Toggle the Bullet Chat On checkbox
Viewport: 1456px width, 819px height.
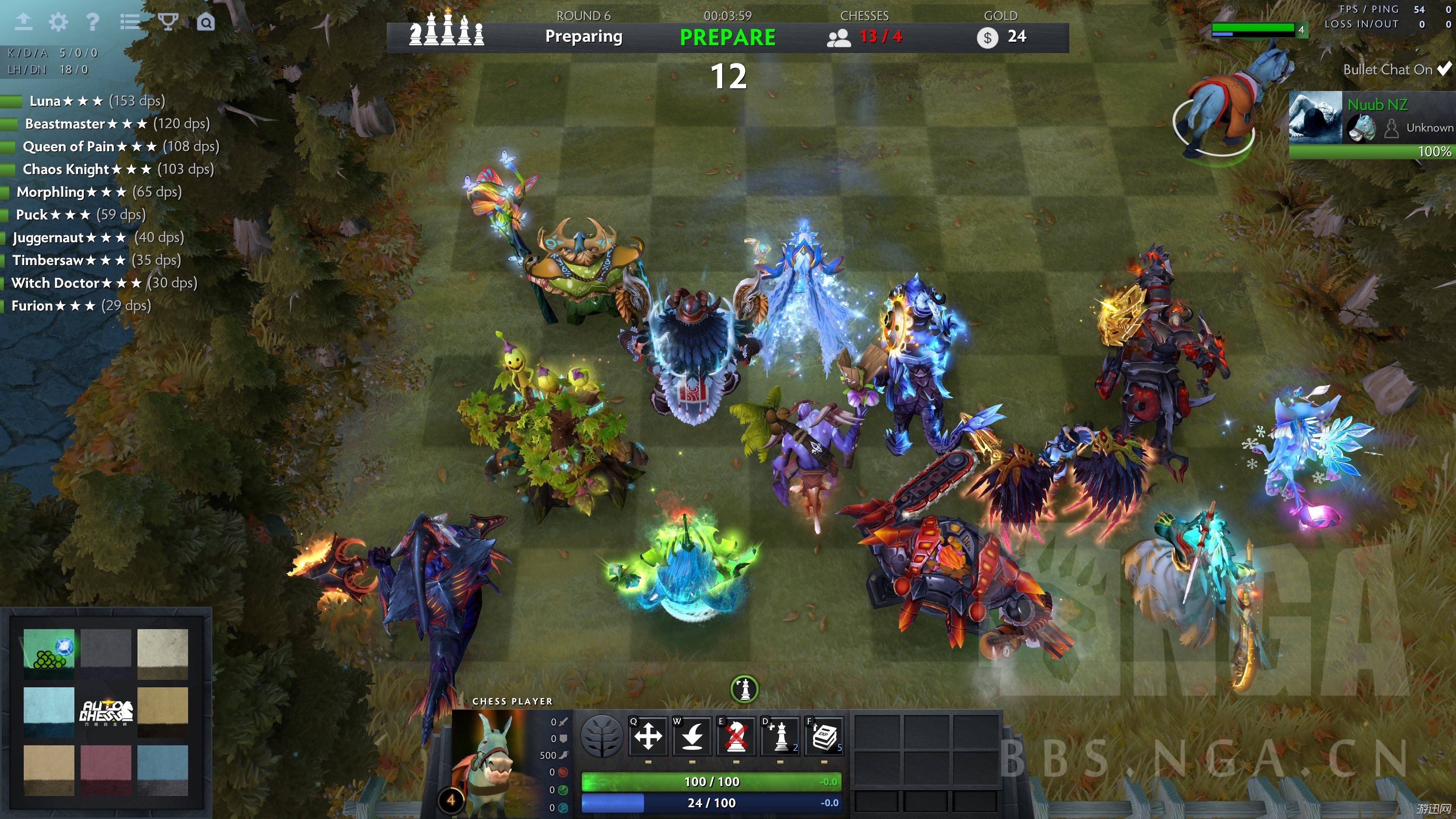1444,69
